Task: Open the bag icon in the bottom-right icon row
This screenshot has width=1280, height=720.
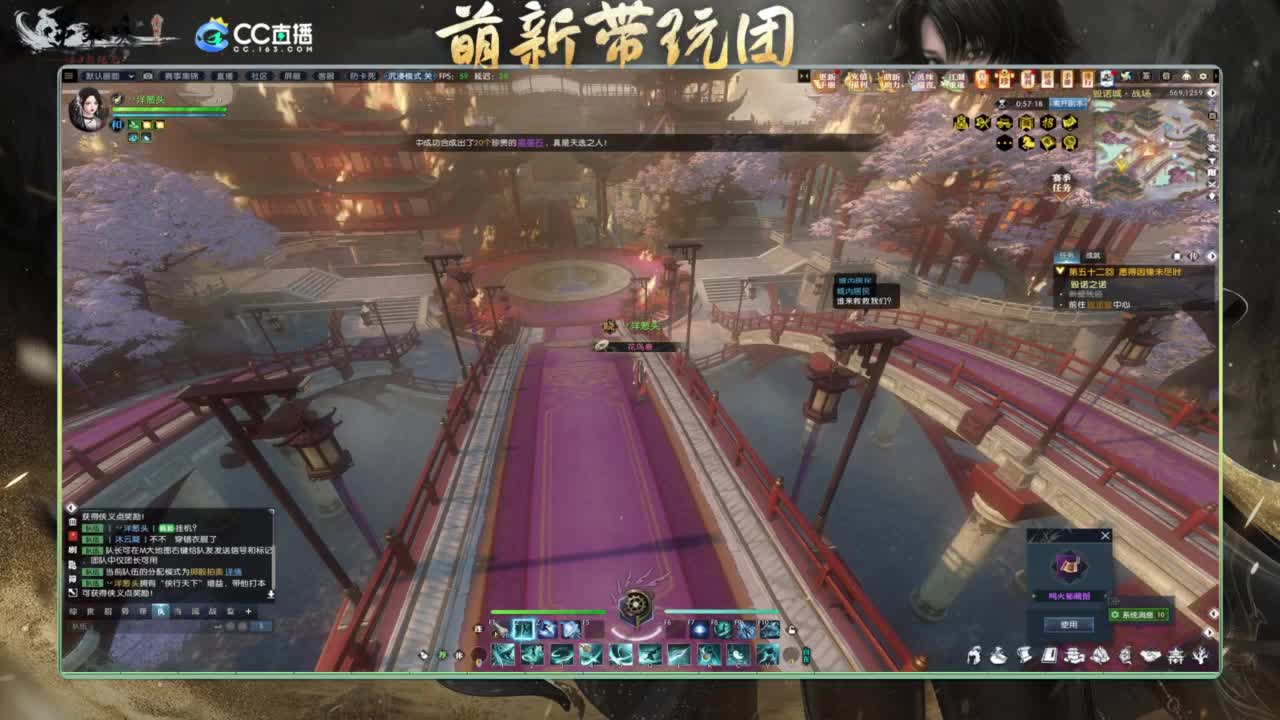Action: tap(998, 655)
